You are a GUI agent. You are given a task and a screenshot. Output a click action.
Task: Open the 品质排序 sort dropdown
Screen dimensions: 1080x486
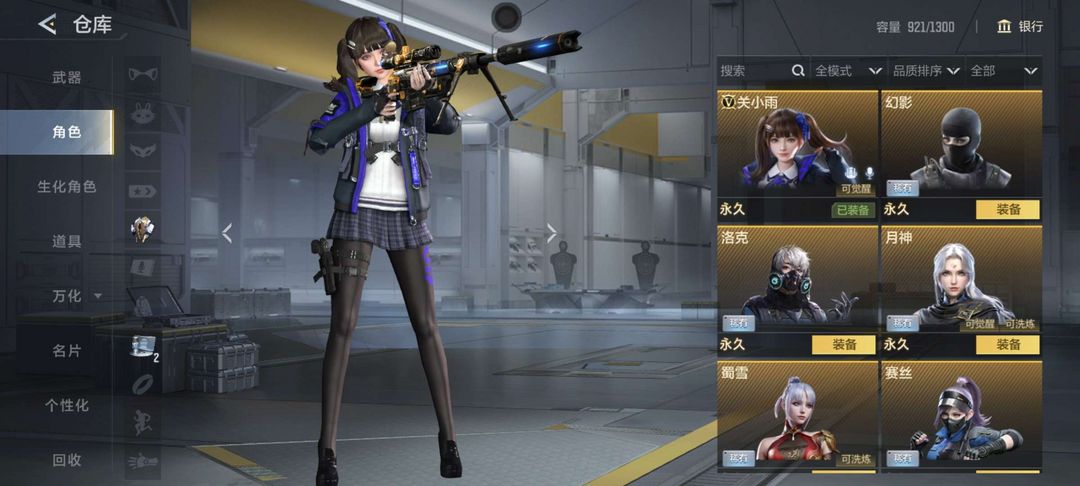[x=926, y=71]
